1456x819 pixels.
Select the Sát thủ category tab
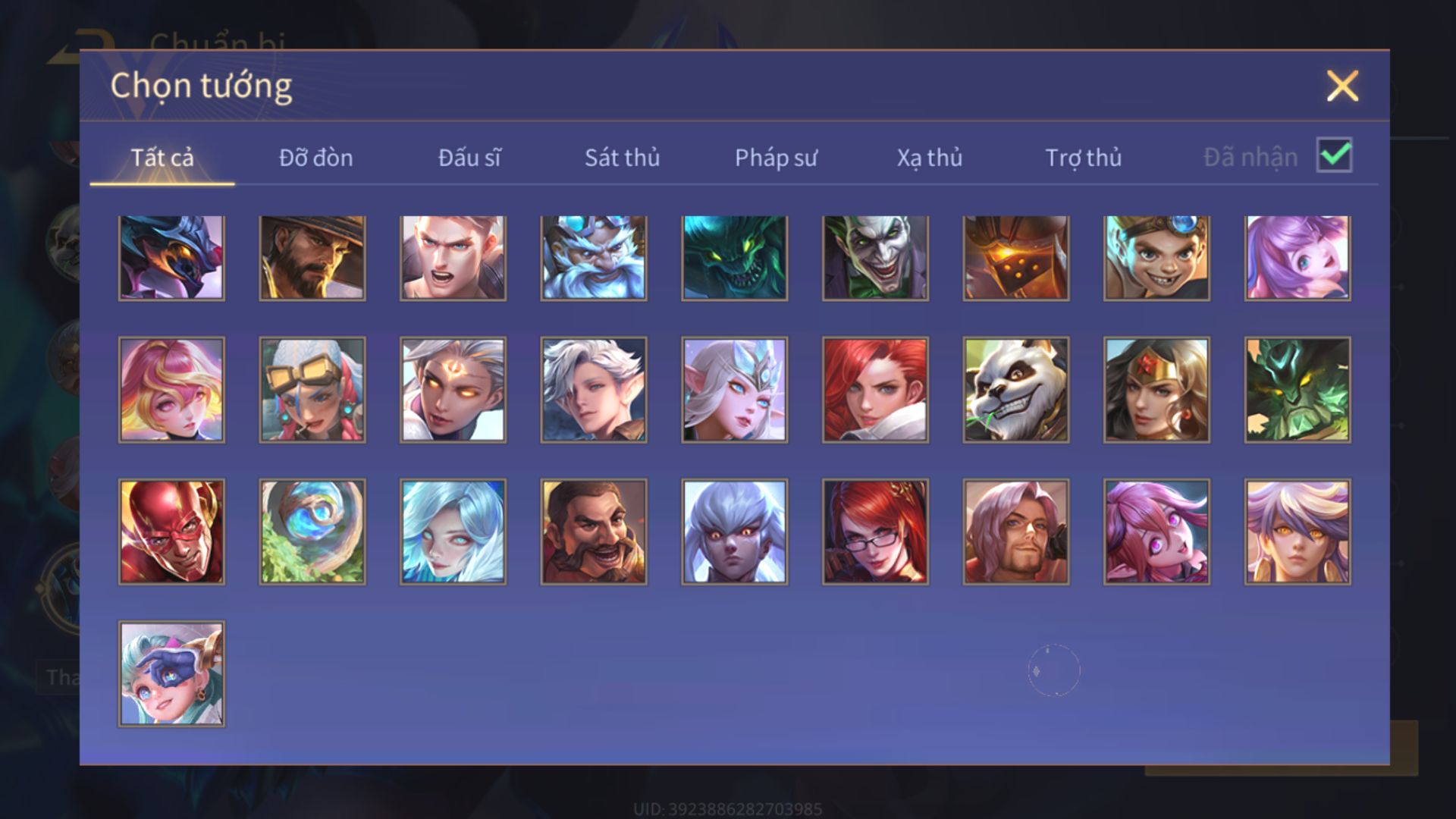(622, 158)
